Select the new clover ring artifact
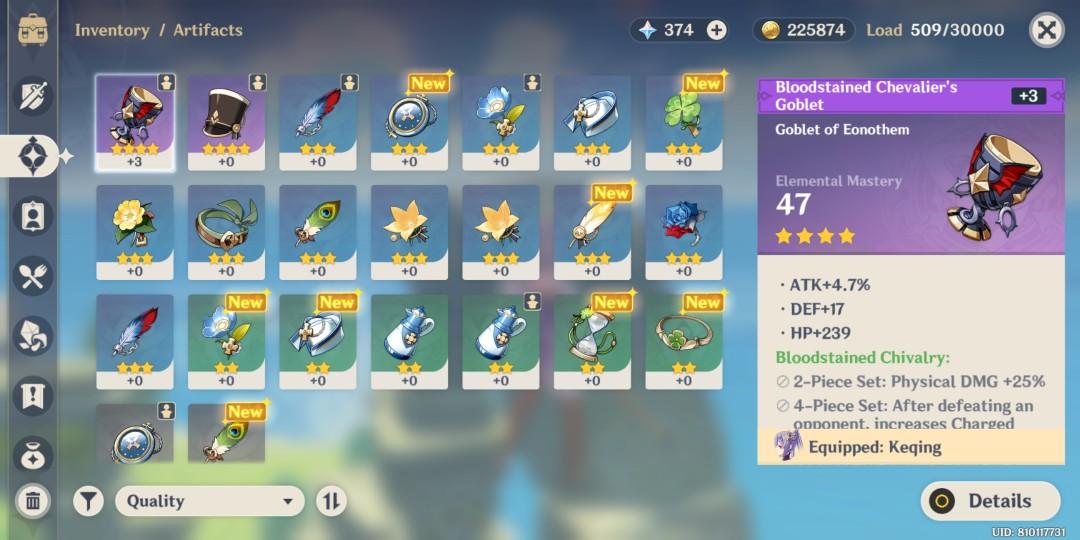Viewport: 1080px width, 540px height. pos(684,341)
